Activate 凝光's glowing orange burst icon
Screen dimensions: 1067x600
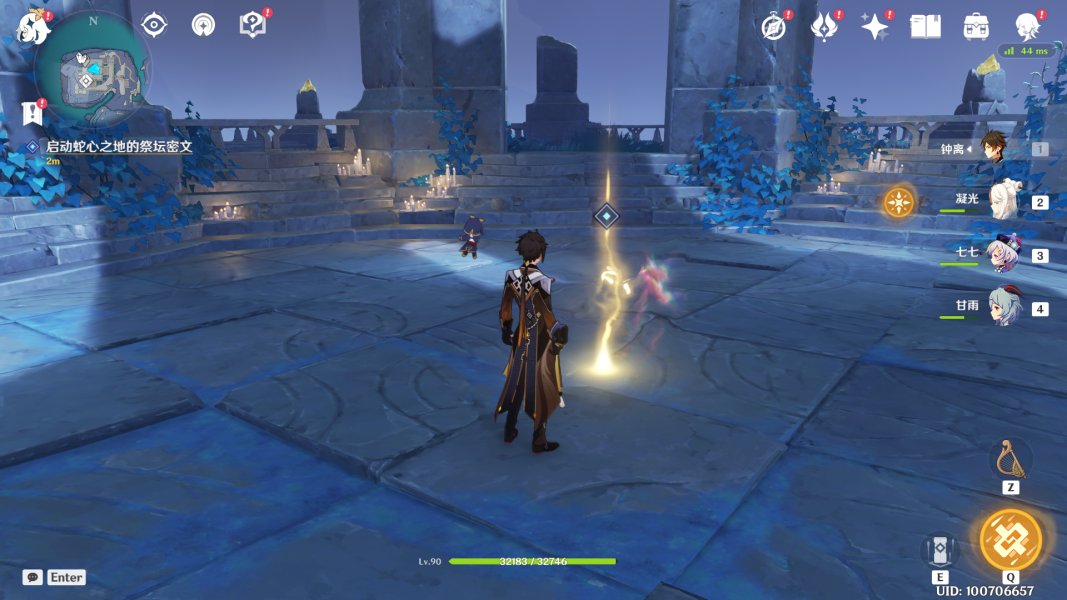click(898, 202)
